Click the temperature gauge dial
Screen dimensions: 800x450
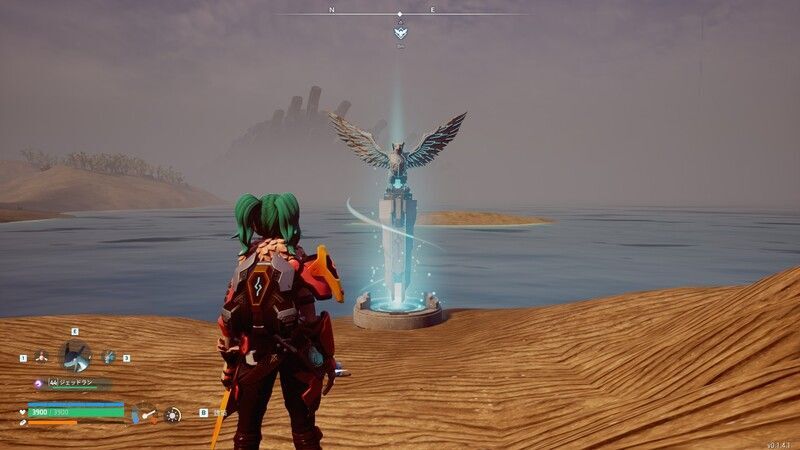click(146, 412)
